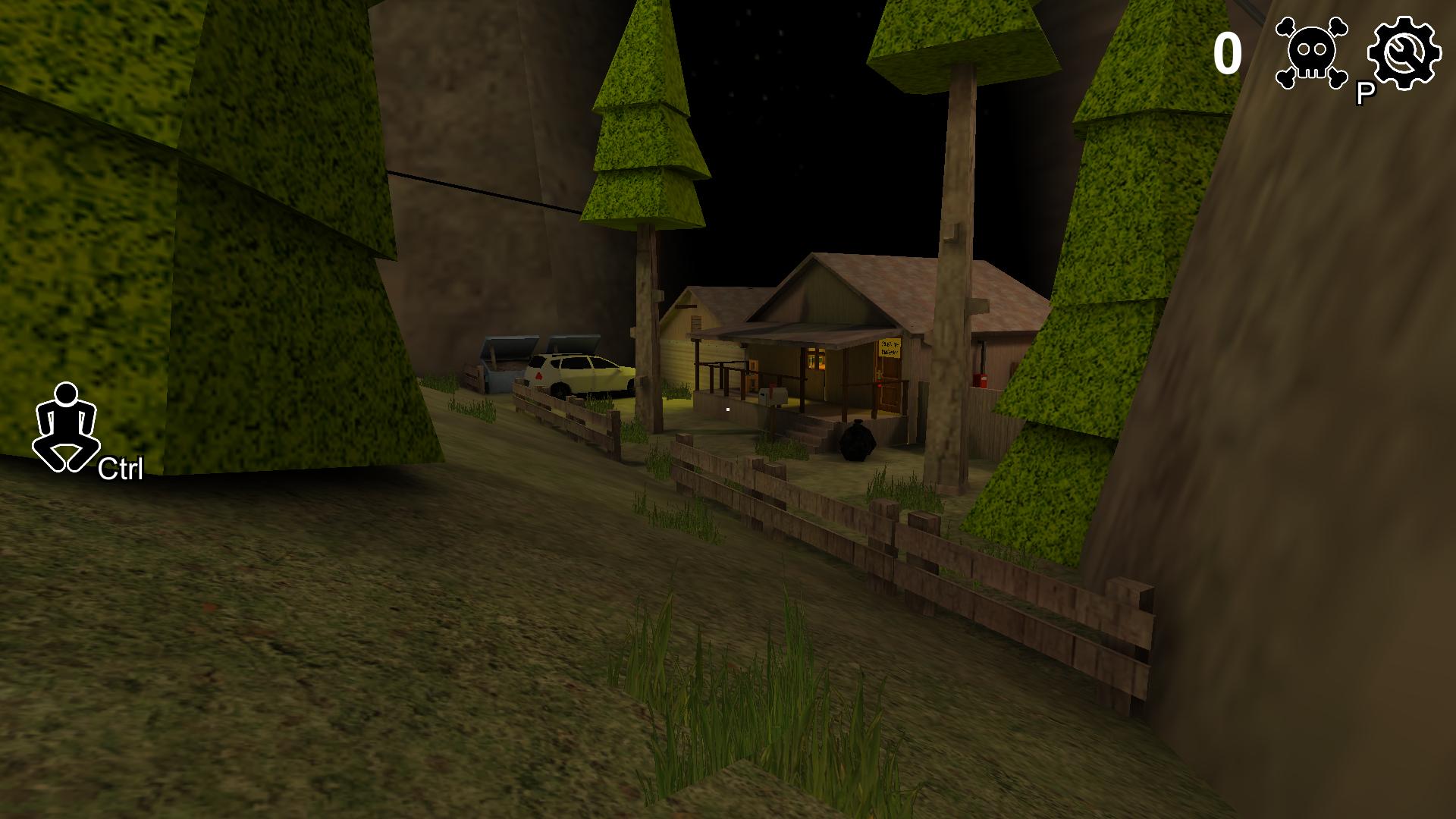Click the red gas canister by the fence

[981, 379]
